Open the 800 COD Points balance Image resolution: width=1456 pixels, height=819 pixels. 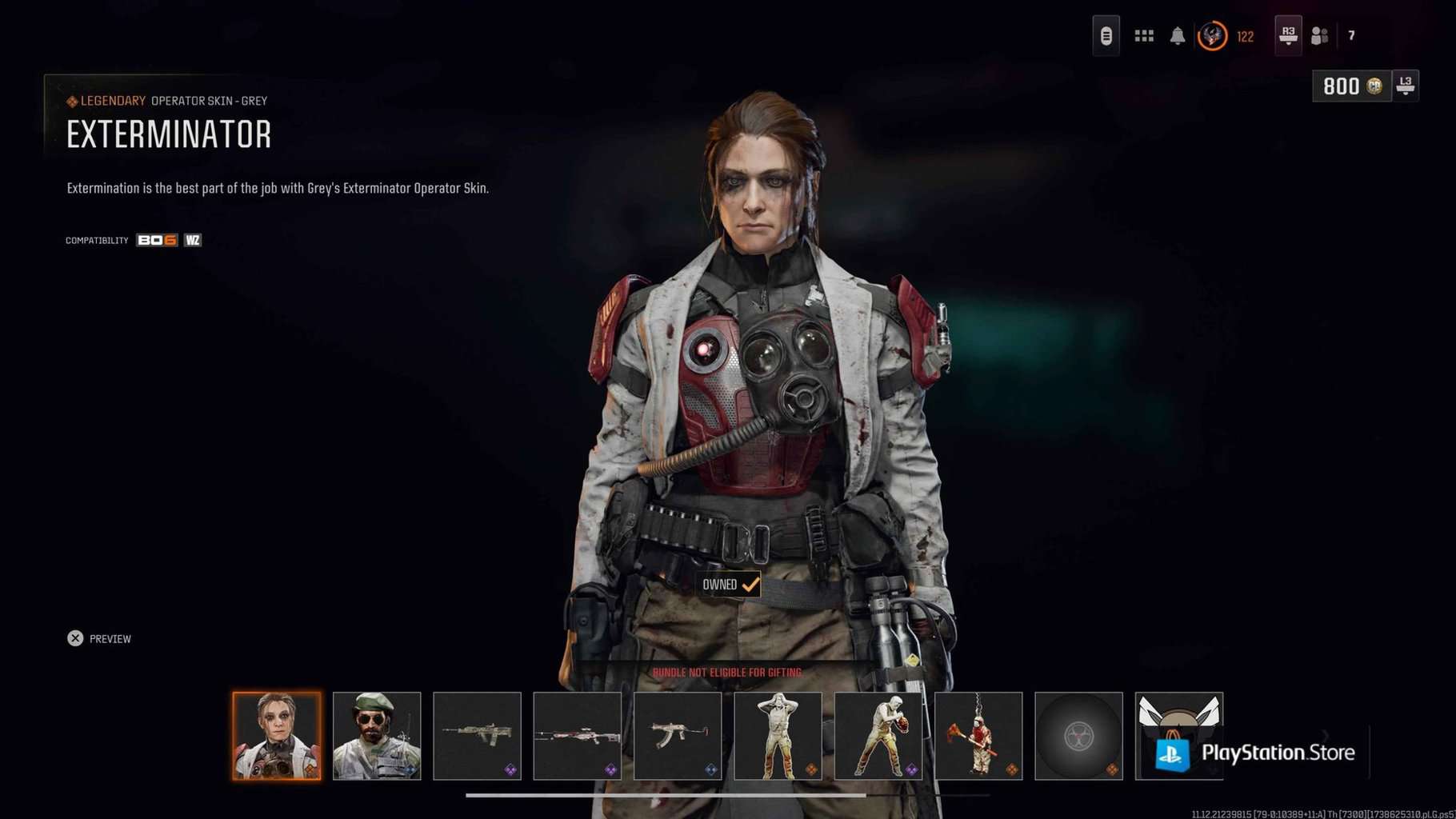1352,86
